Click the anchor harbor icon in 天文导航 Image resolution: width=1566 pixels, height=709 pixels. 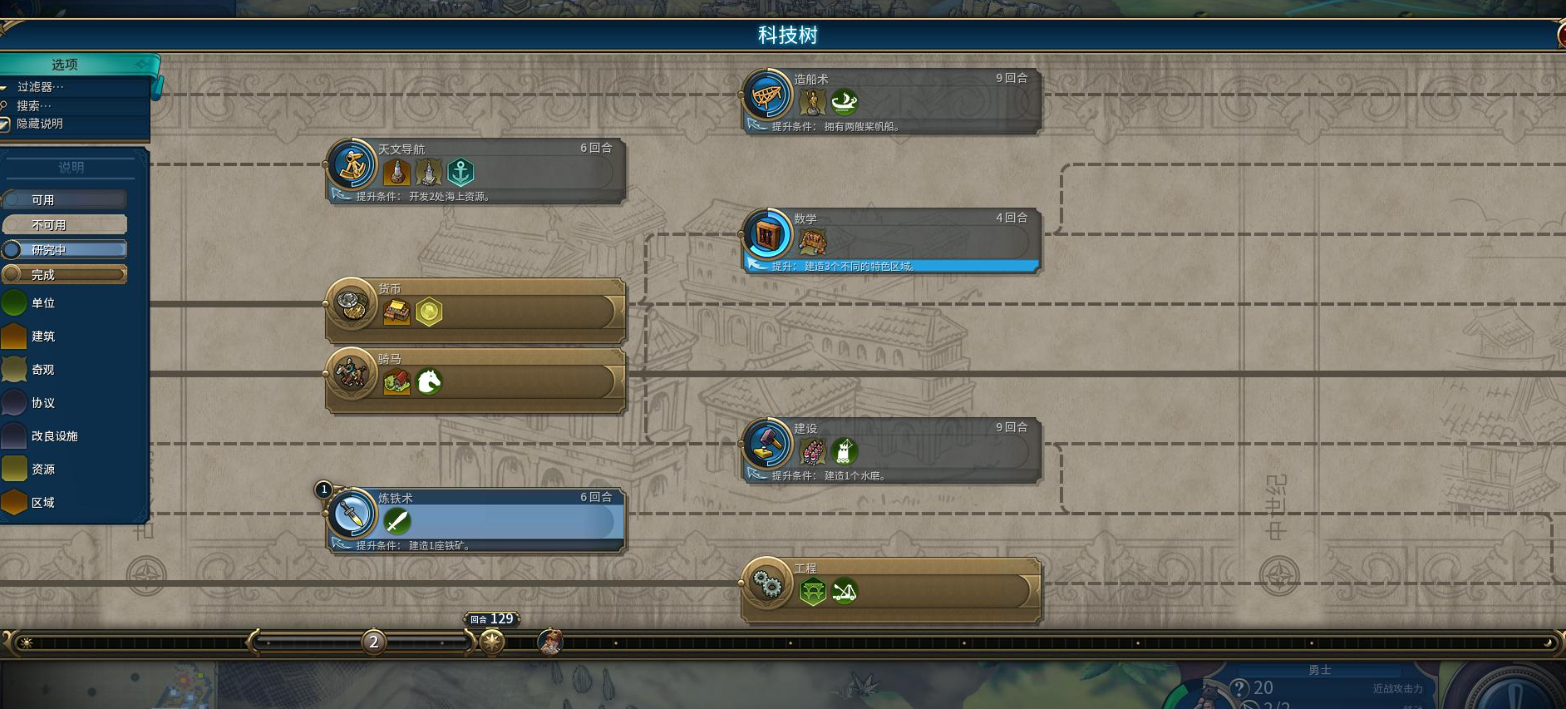pos(460,172)
